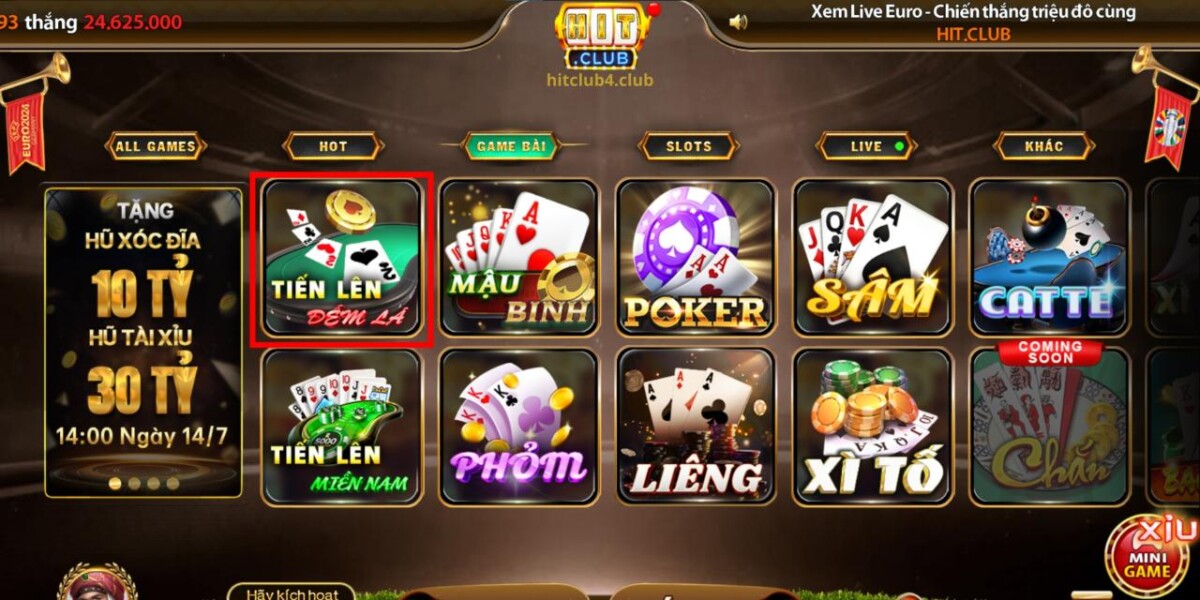Click the HIT Club logo
This screenshot has height=600, width=1200.
point(602,36)
